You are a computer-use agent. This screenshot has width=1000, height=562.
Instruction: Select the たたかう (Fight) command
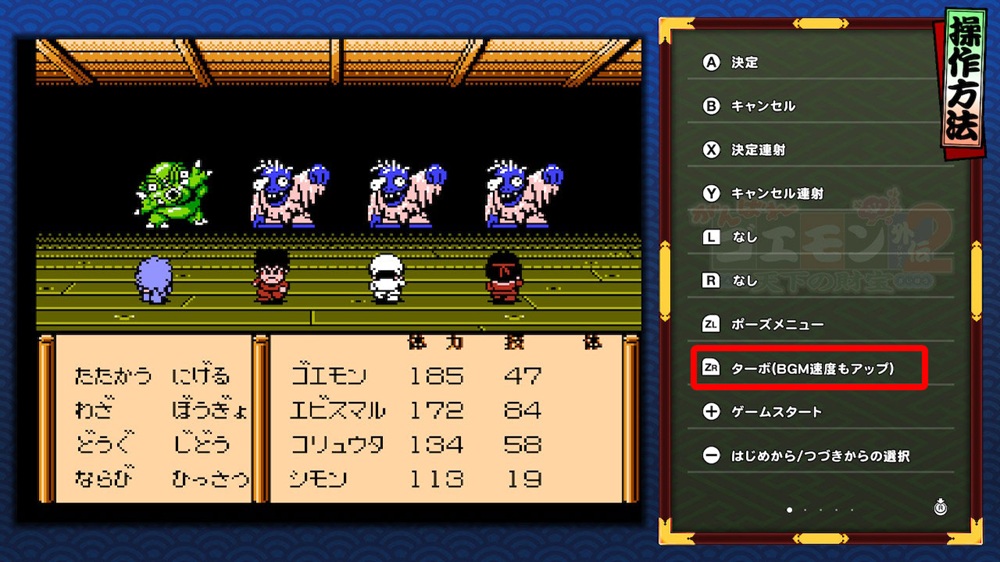coord(113,376)
